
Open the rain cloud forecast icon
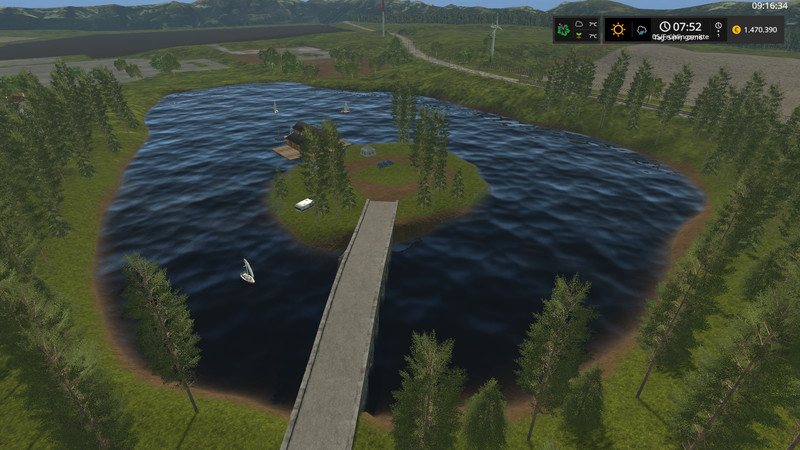pyautogui.click(x=640, y=30)
